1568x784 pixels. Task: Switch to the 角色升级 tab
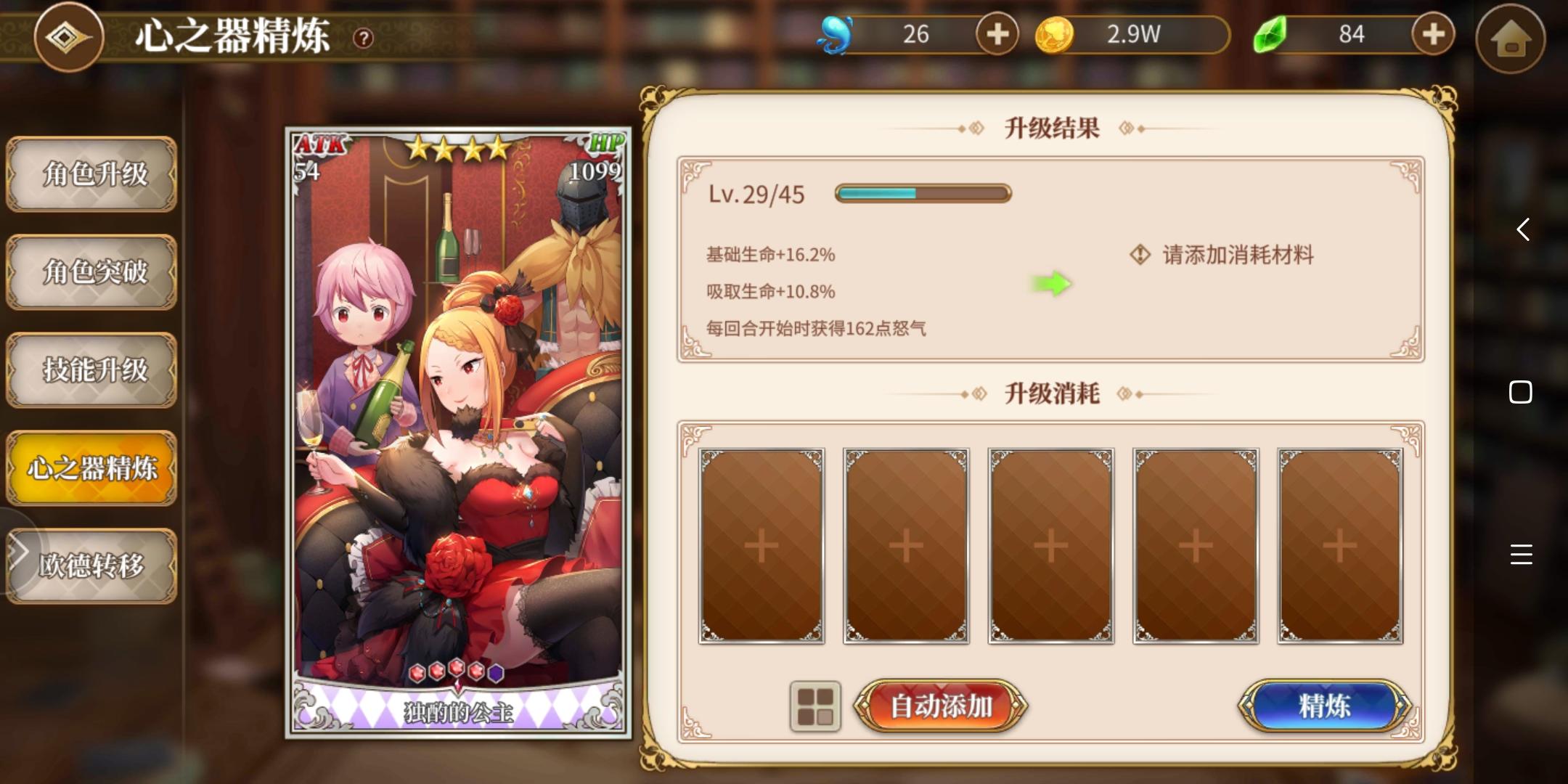point(92,176)
